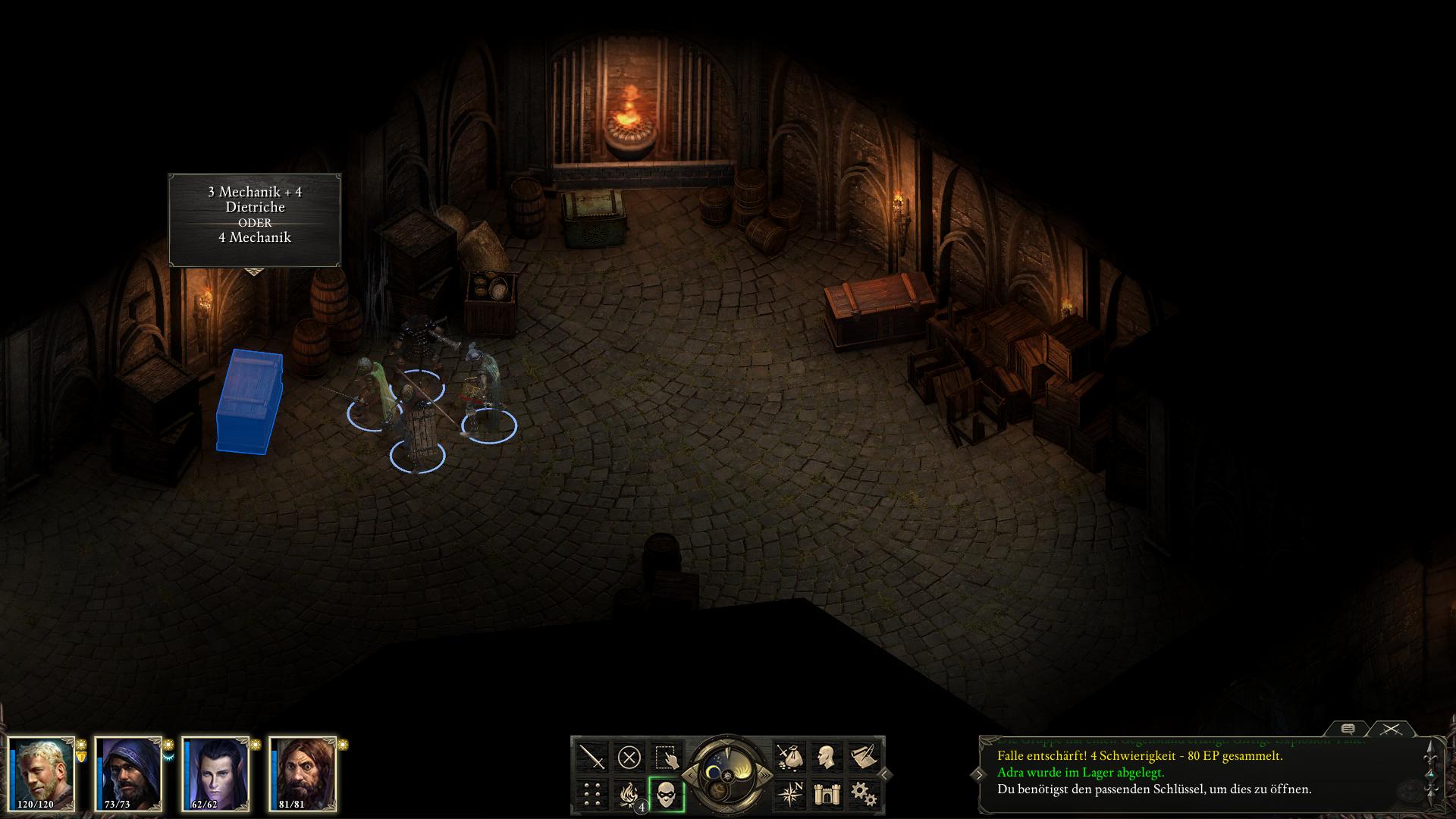
Task: Open the journal scroll and quill icon
Action: pyautogui.click(x=863, y=757)
